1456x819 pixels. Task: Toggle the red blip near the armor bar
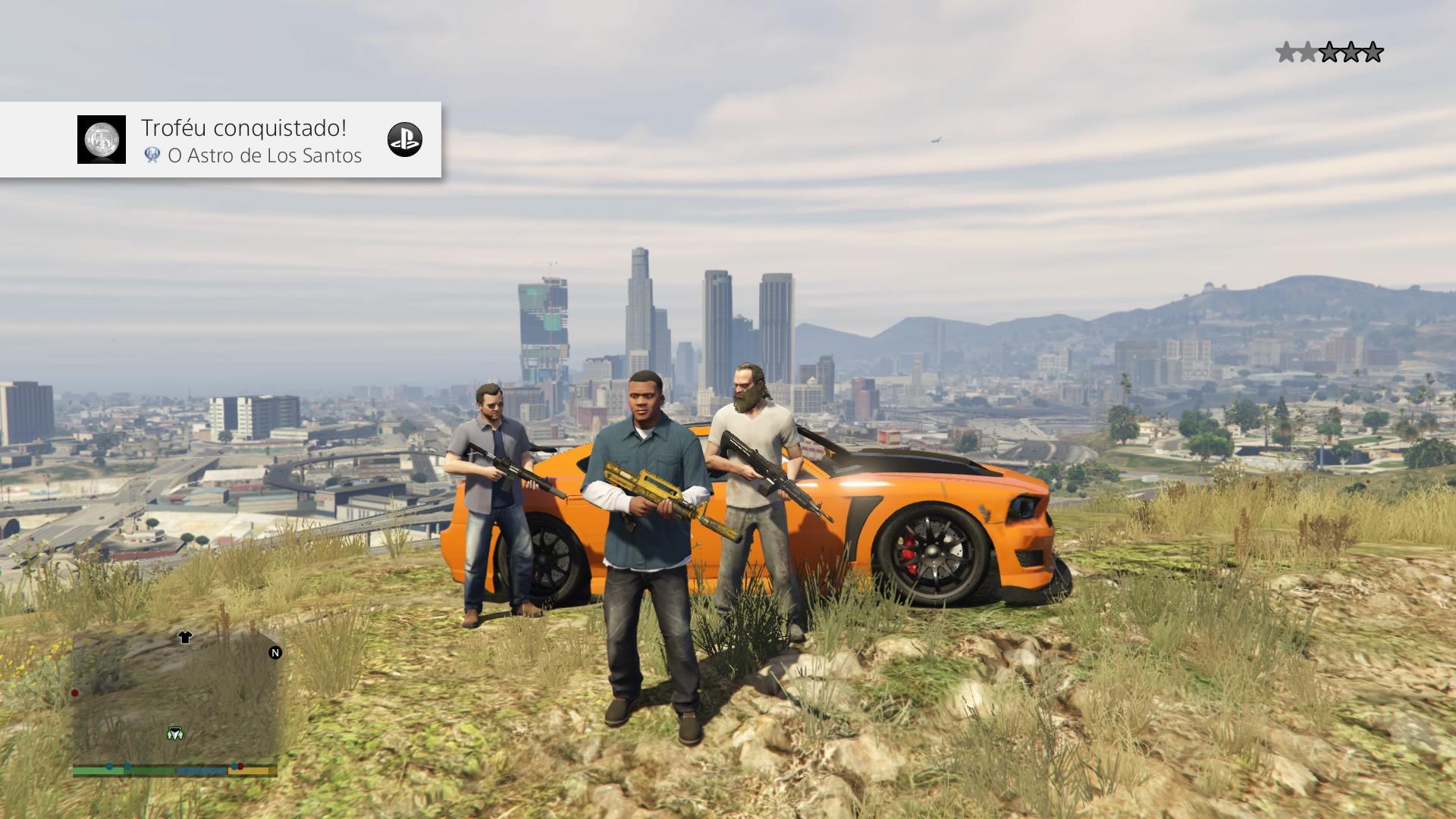click(240, 767)
